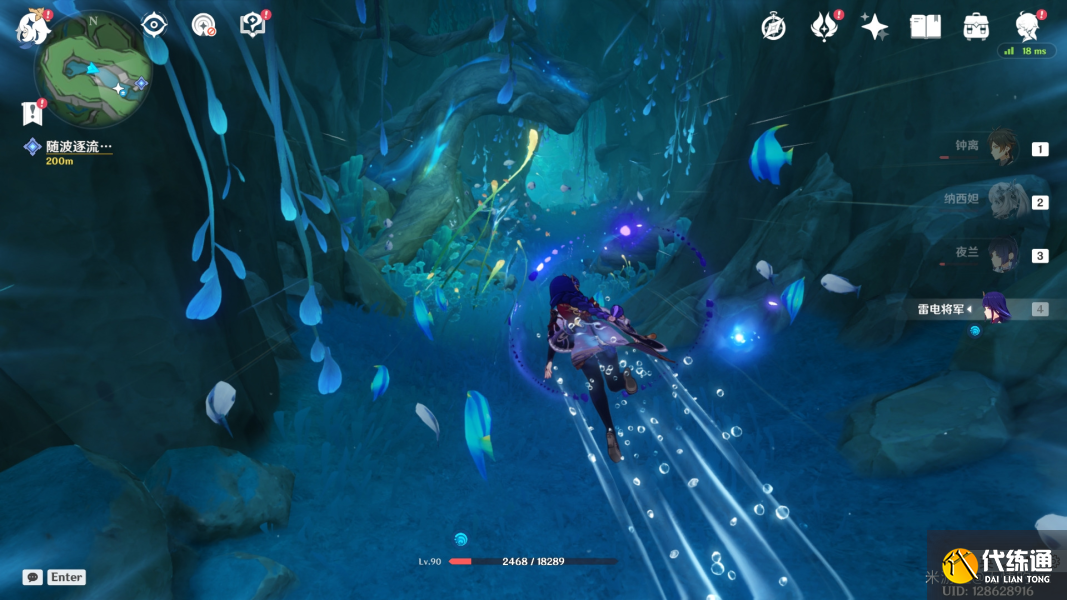This screenshot has height=600, width=1067.
Task: Open the wish star icon
Action: pos(875,27)
